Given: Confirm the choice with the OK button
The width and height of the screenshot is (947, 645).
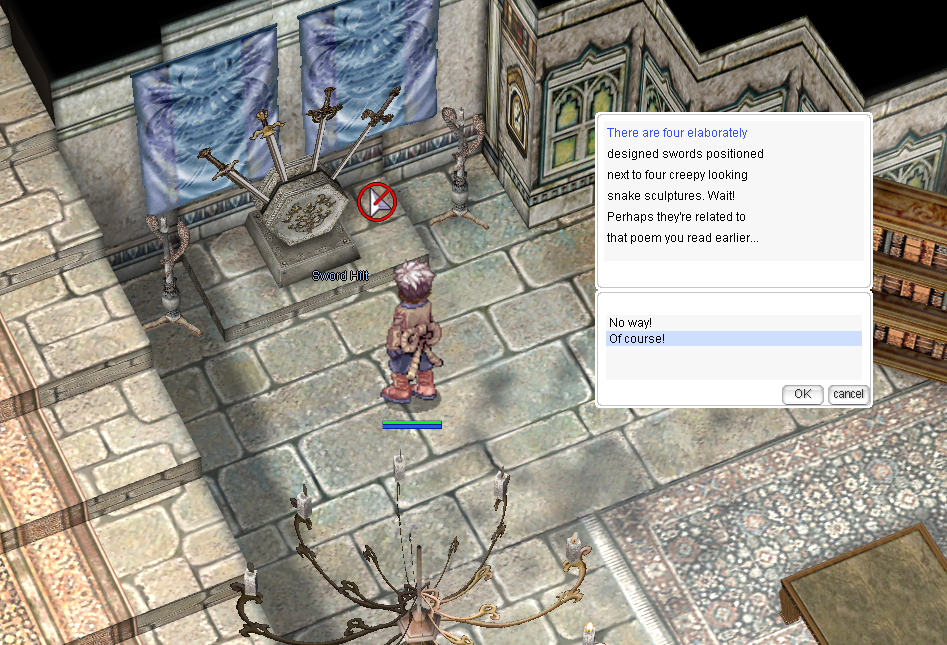Looking at the screenshot, I should point(802,394).
